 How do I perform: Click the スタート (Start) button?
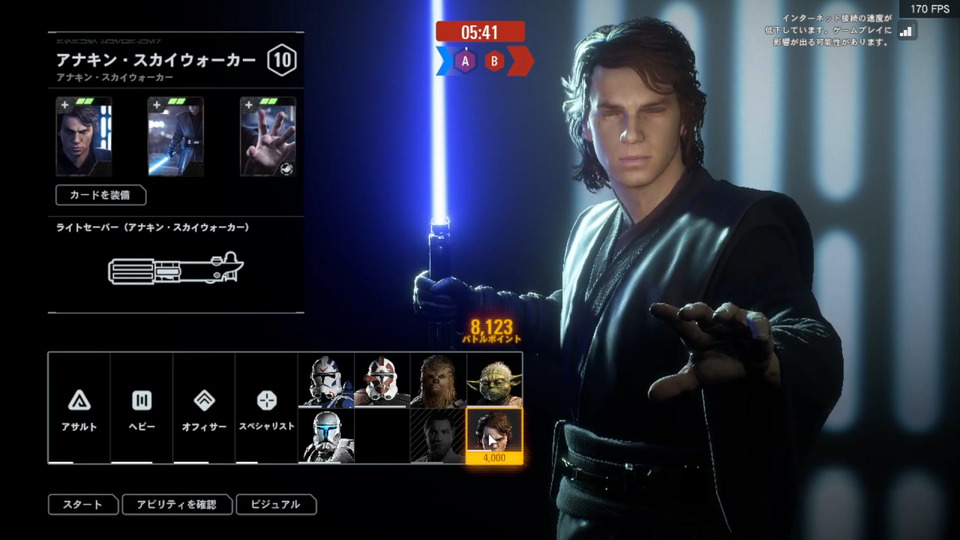tap(83, 505)
